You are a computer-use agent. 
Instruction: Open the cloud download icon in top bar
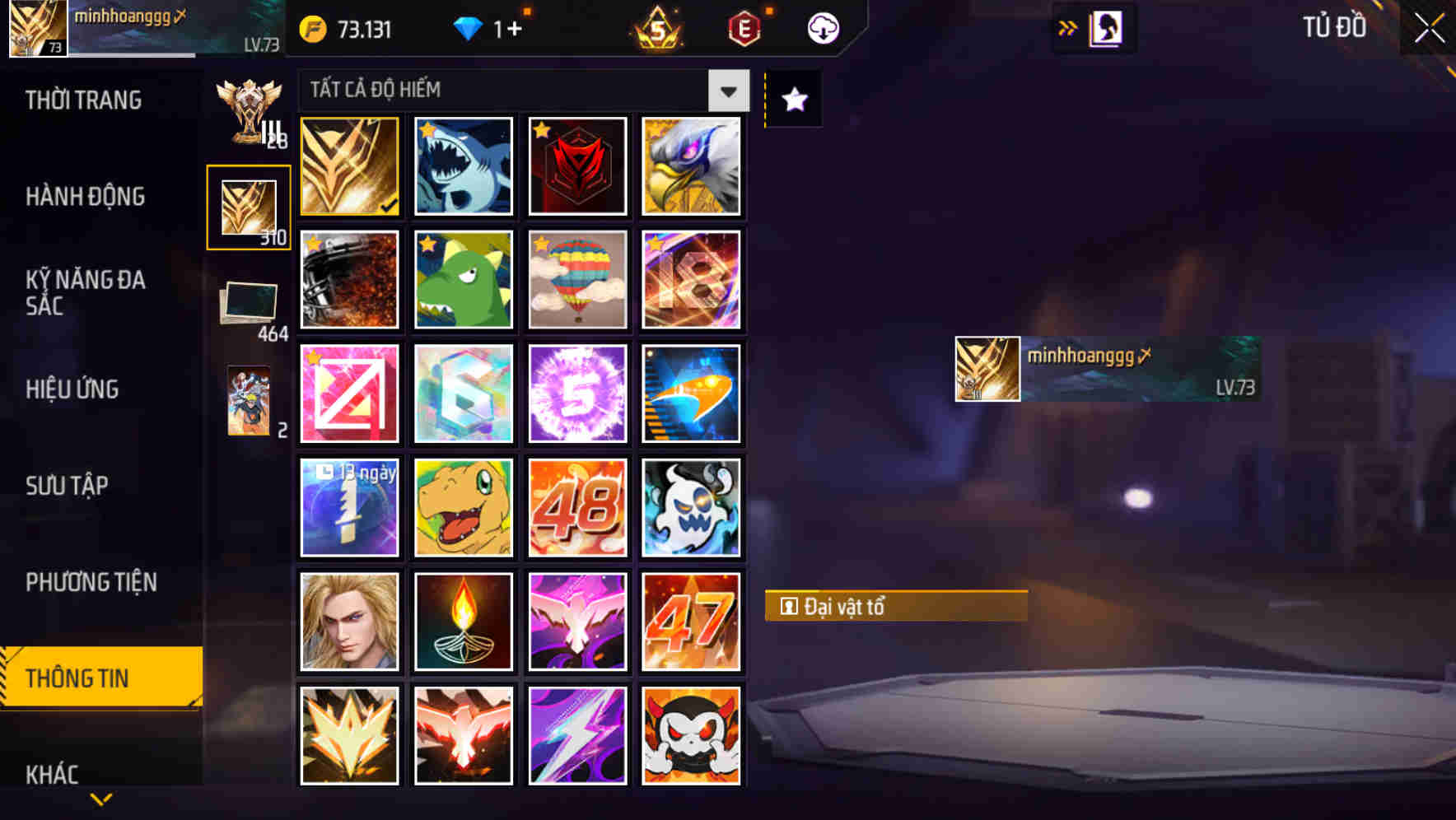pos(821,27)
